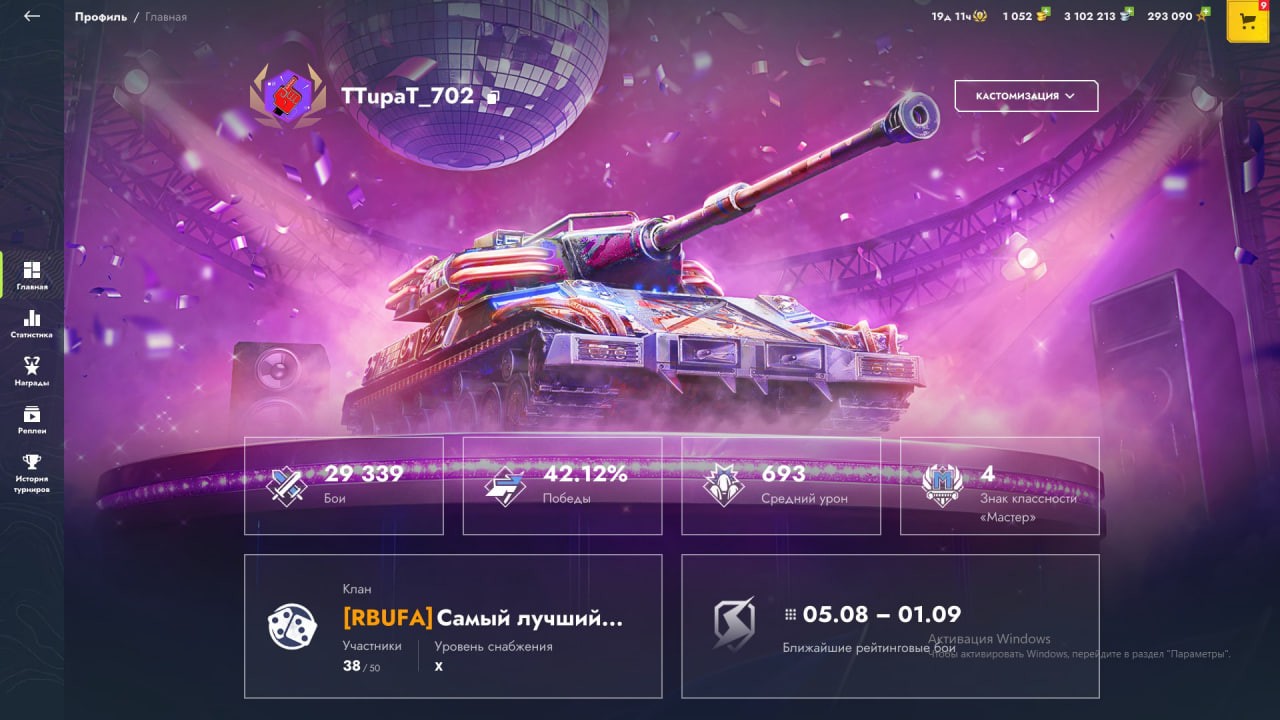Open the Статистика section
Image resolution: width=1280 pixels, height=720 pixels.
pyautogui.click(x=32, y=323)
